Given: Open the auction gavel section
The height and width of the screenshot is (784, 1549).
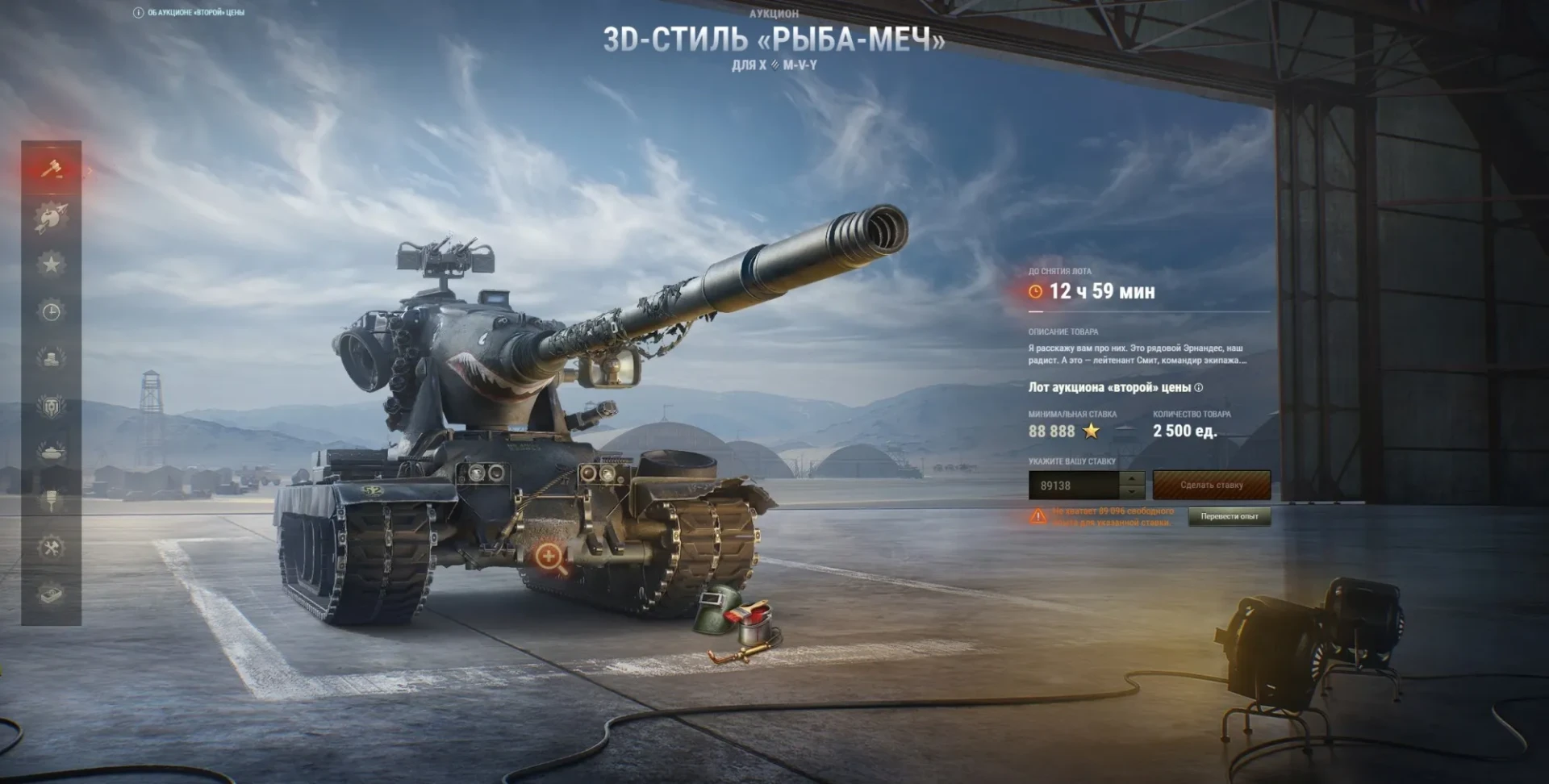Looking at the screenshot, I should (52, 169).
